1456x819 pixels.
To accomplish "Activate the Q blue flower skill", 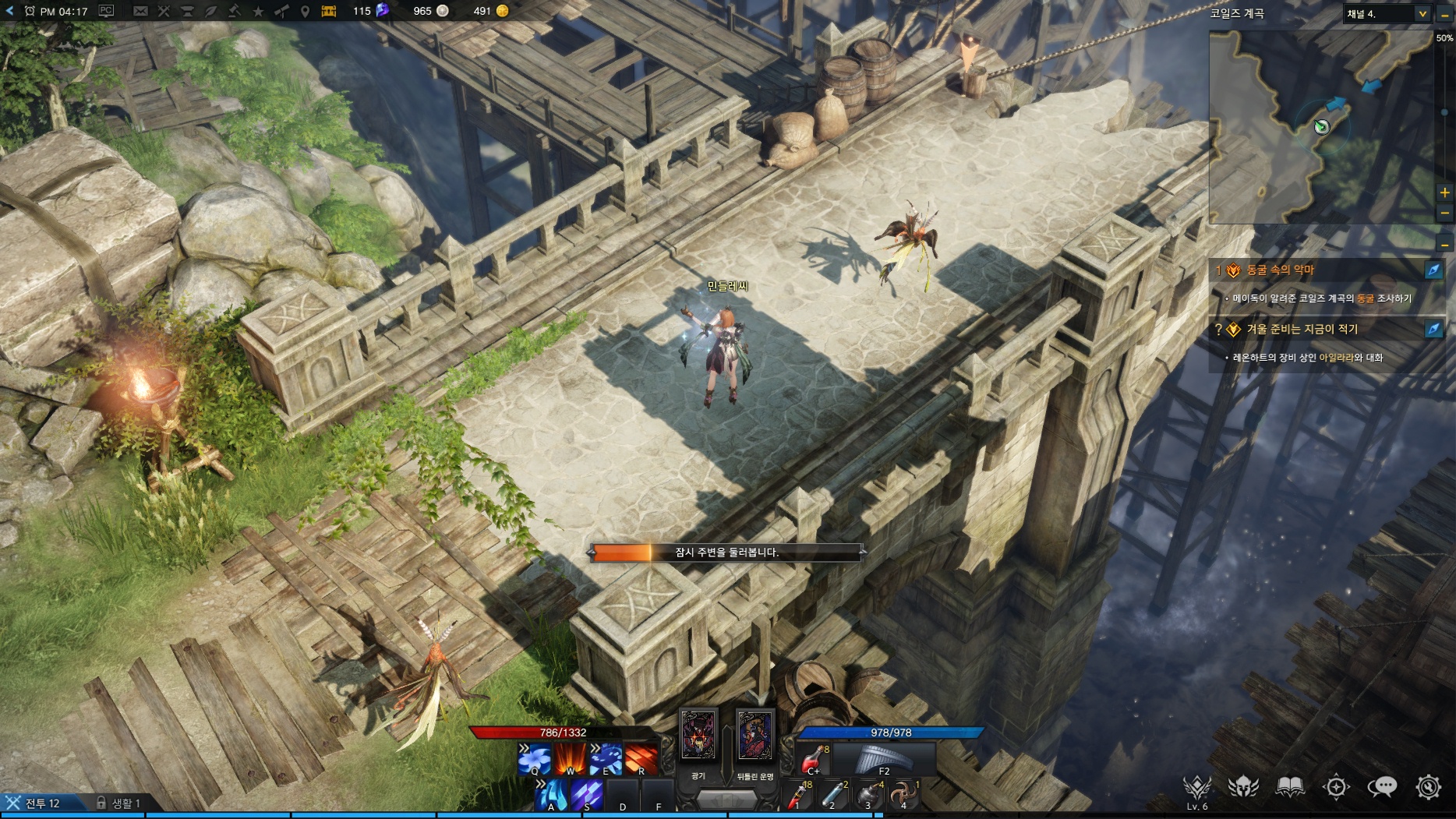I will tap(534, 759).
